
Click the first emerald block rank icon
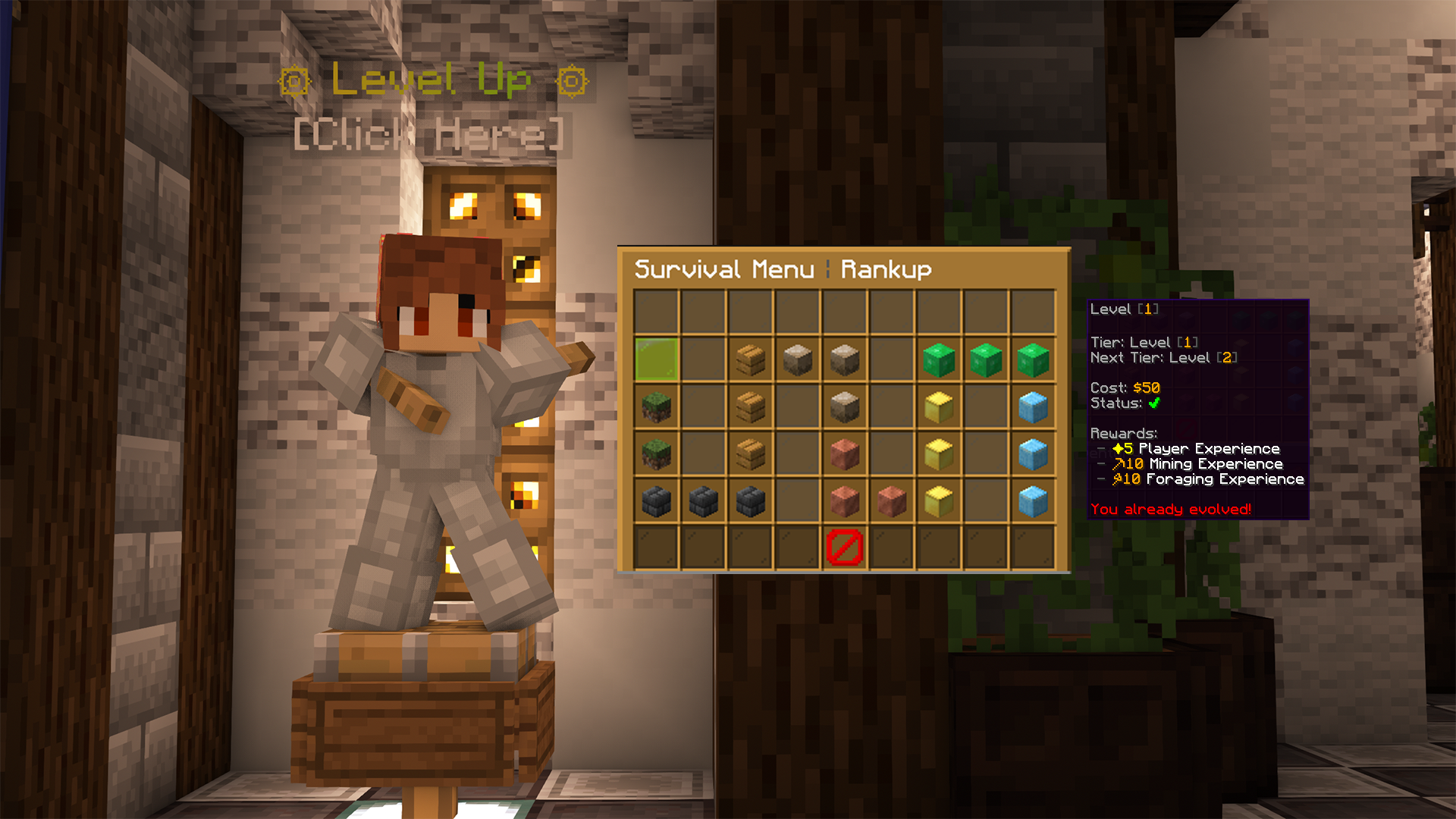(937, 360)
